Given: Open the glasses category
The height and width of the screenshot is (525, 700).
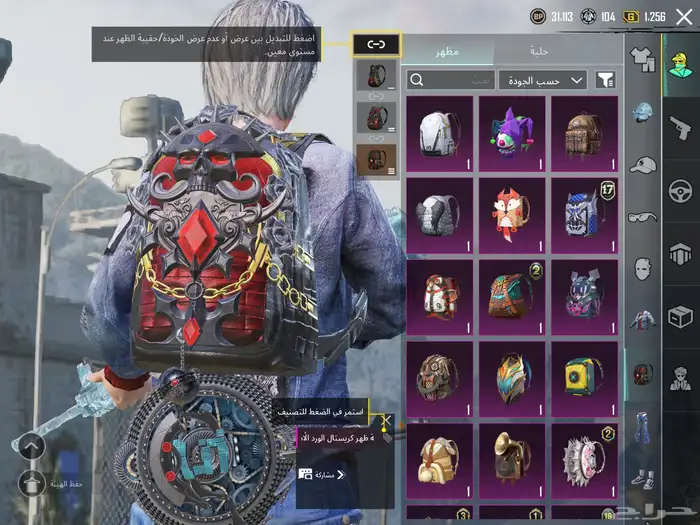Looking at the screenshot, I should point(643,217).
